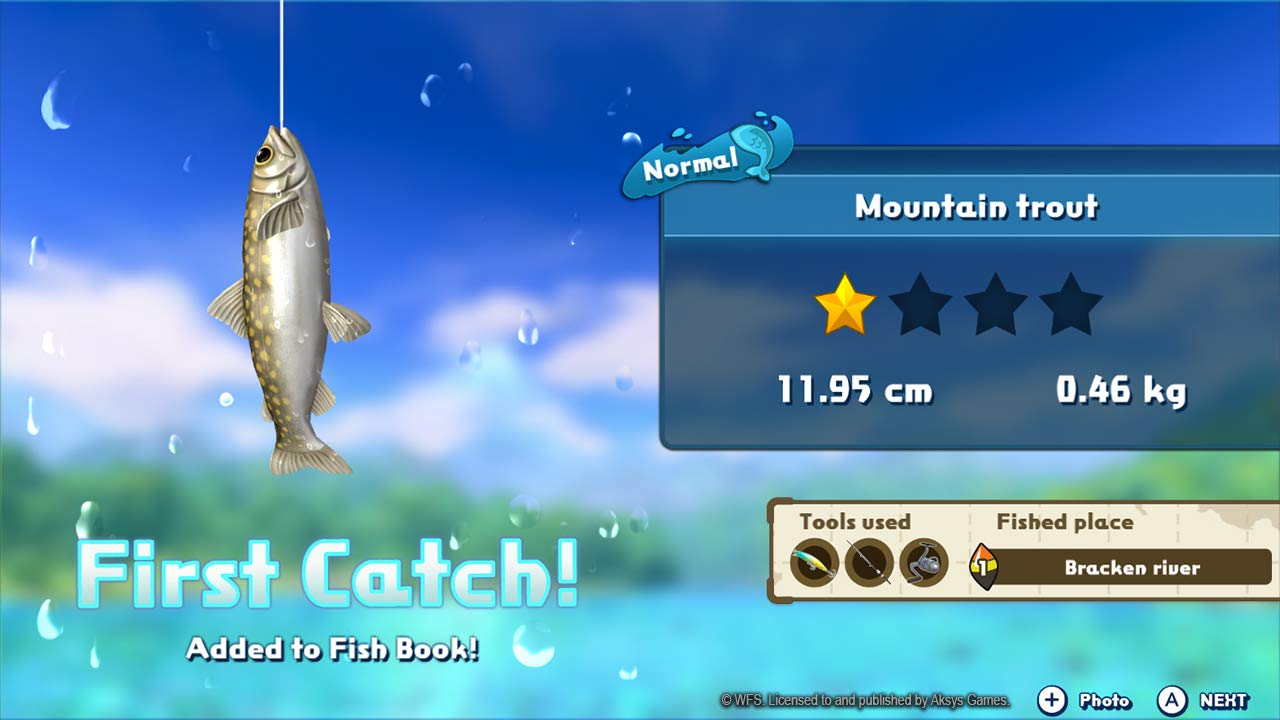Click the first golden star rating icon

point(844,306)
